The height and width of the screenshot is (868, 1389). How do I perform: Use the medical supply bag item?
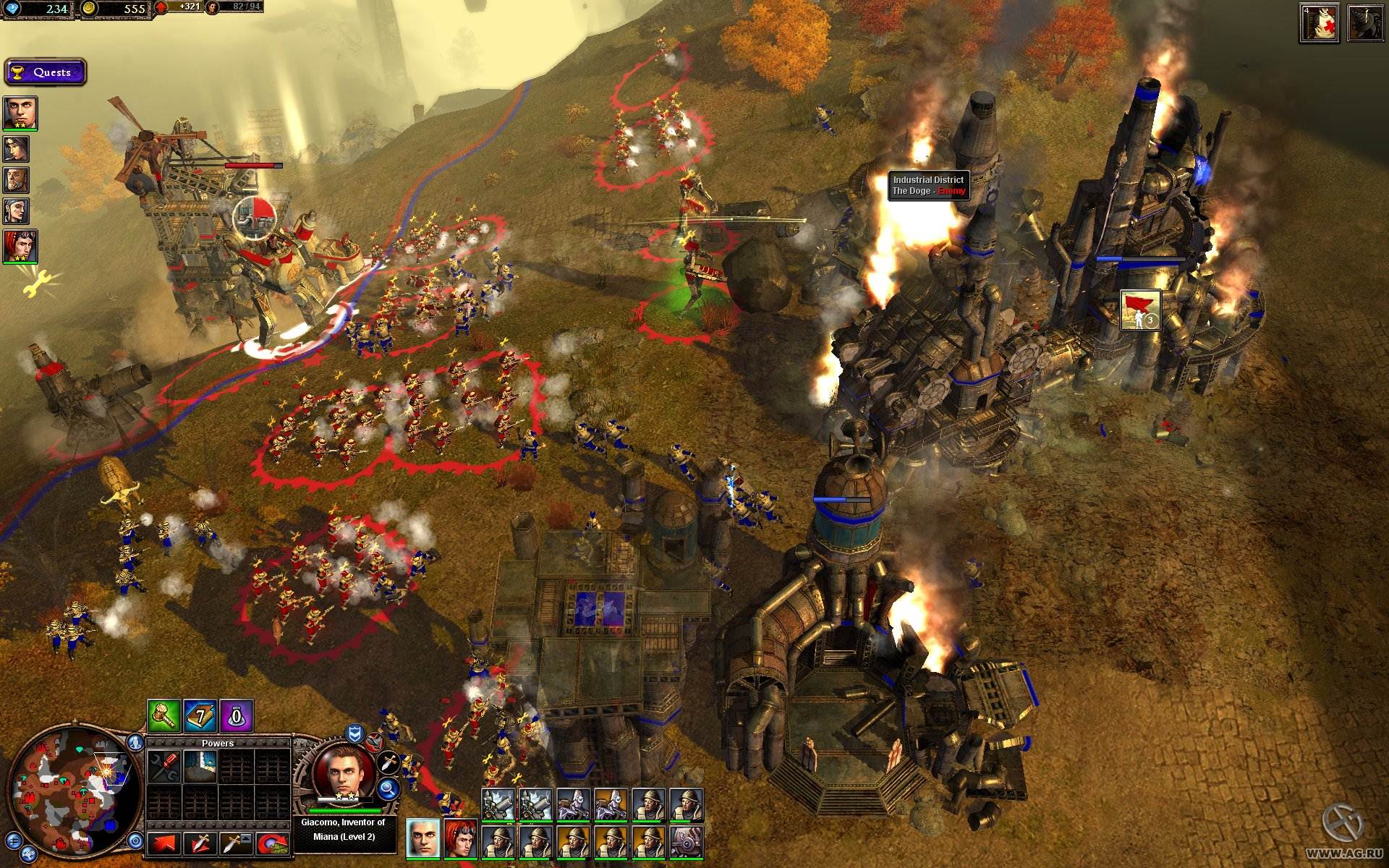[1319, 24]
